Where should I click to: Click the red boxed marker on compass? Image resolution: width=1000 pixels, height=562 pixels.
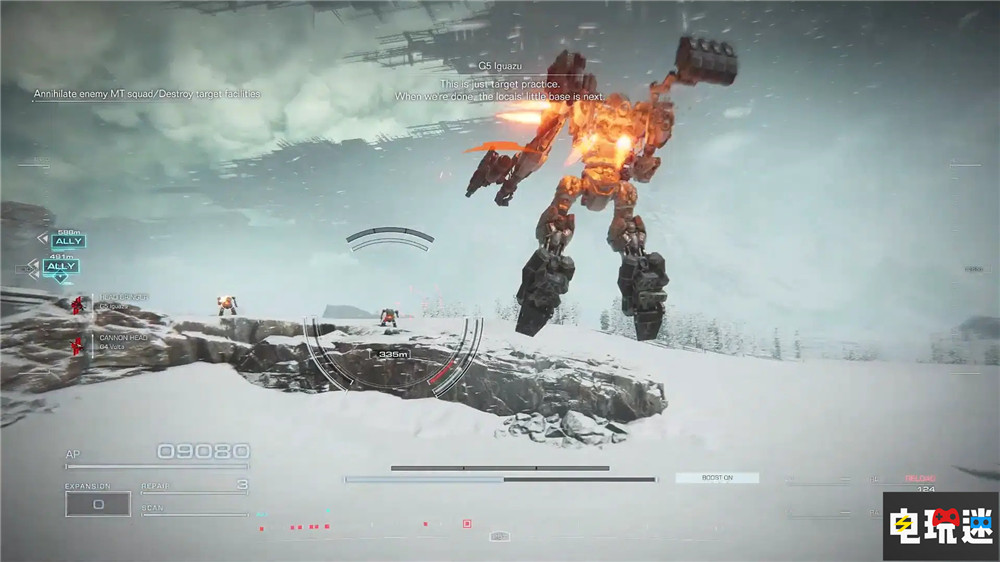point(467,523)
